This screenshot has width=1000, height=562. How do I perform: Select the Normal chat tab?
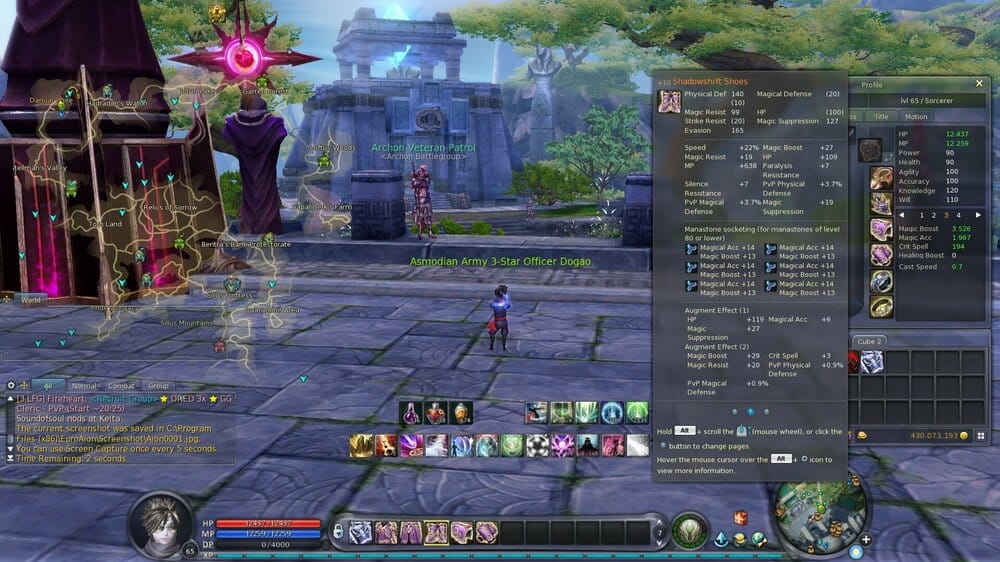[84, 385]
